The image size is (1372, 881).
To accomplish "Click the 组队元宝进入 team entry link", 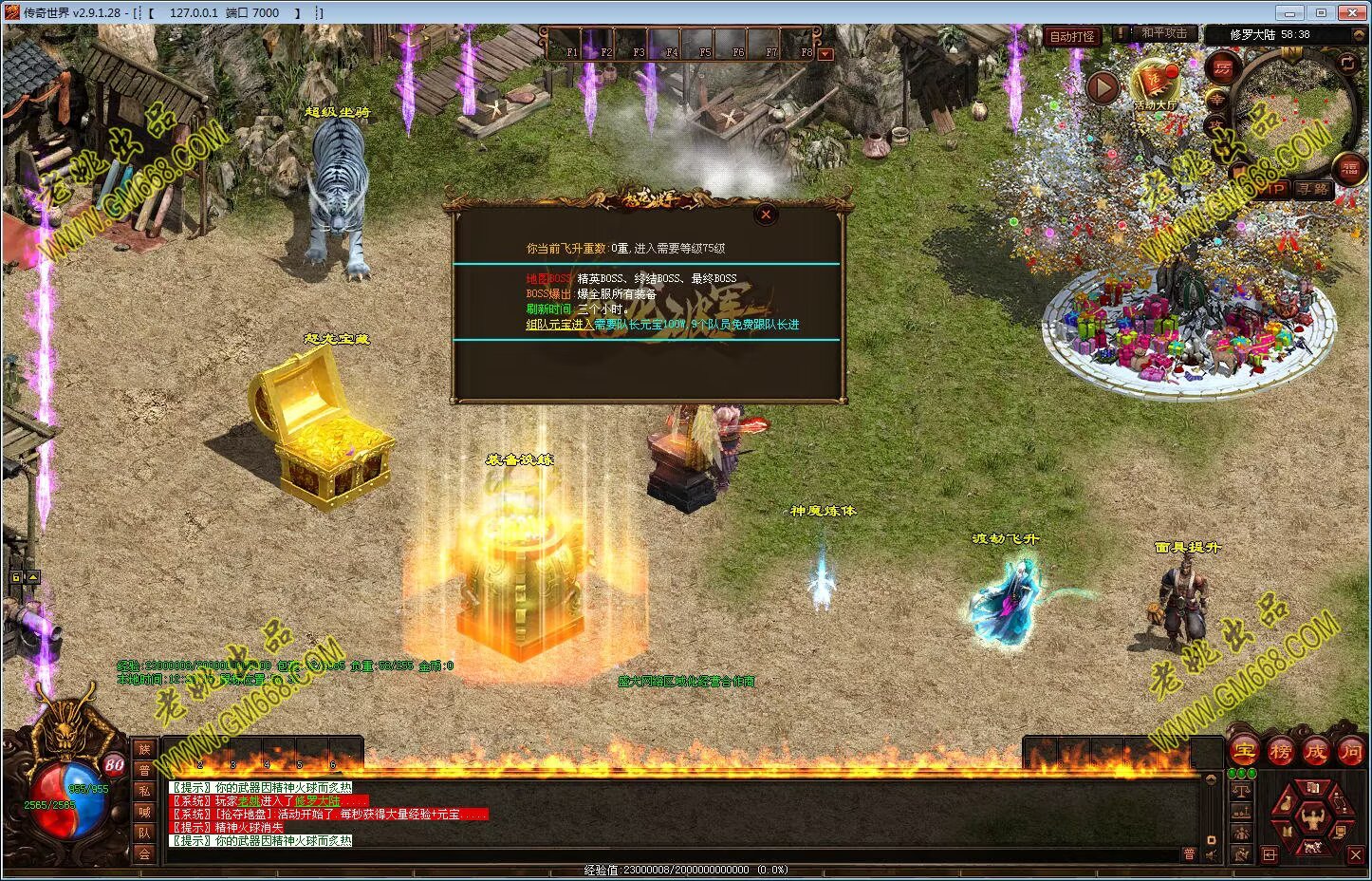I will [x=559, y=325].
